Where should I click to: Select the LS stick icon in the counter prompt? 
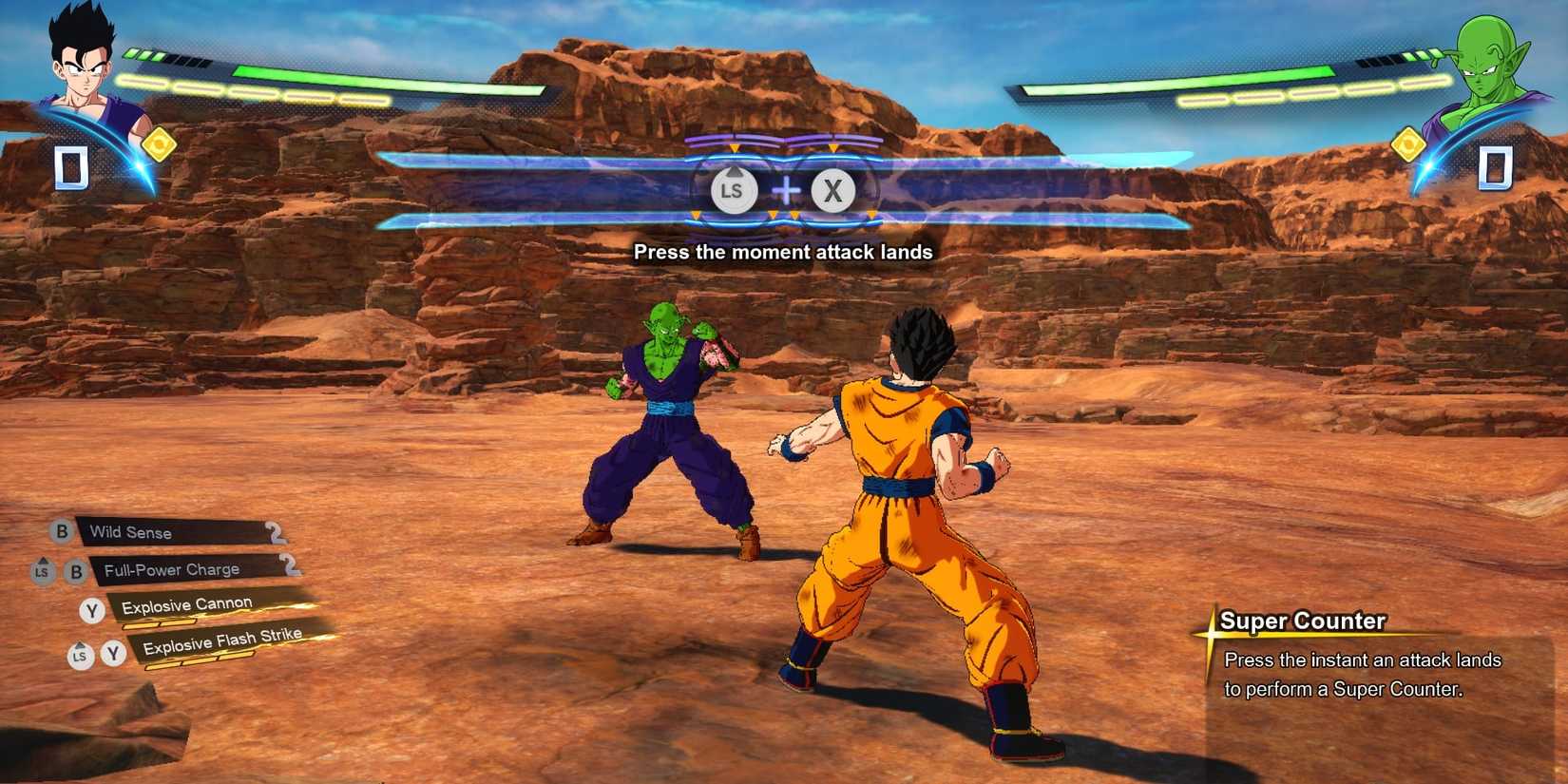[x=734, y=190]
